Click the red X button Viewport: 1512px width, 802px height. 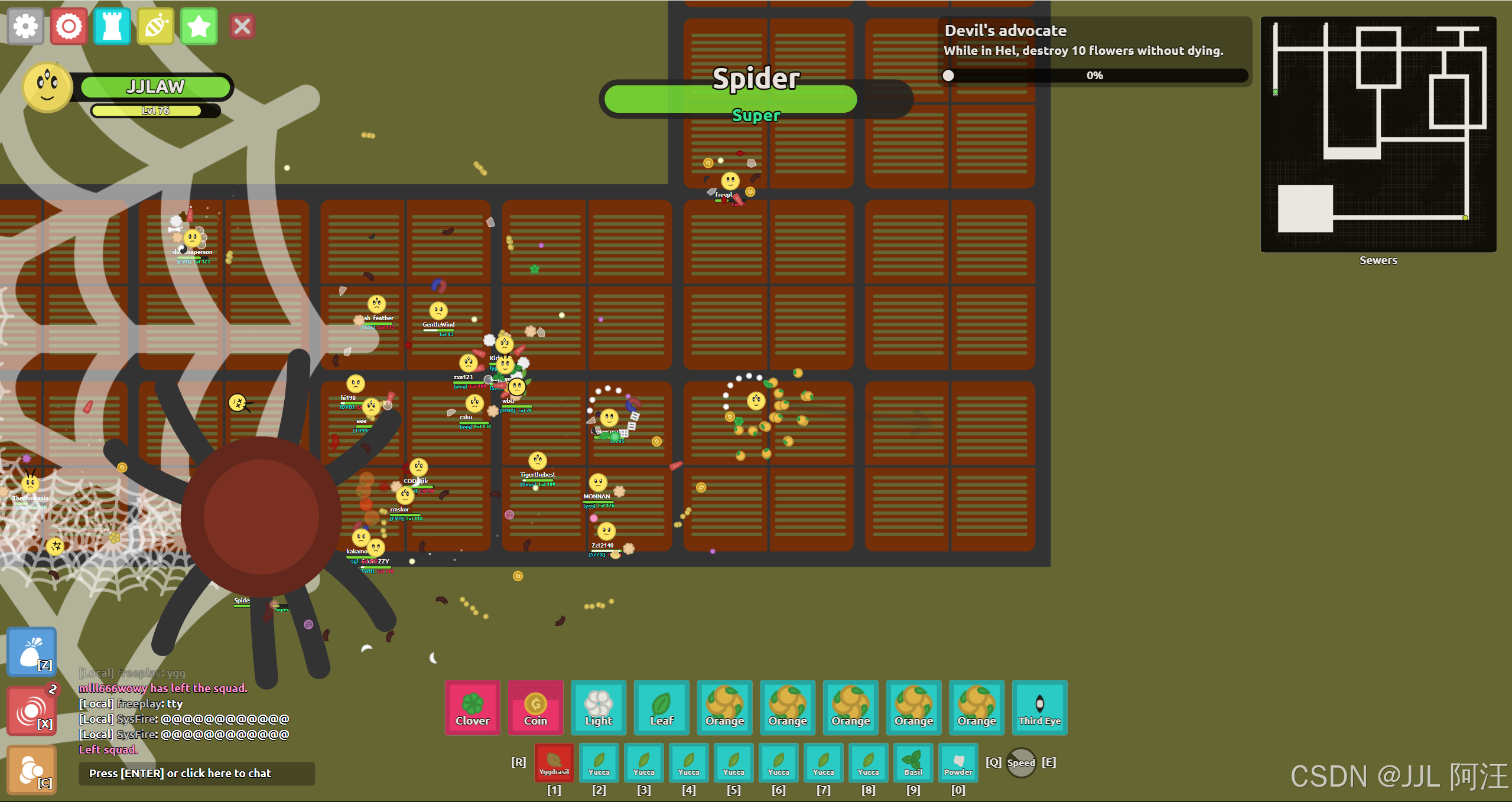(x=242, y=27)
